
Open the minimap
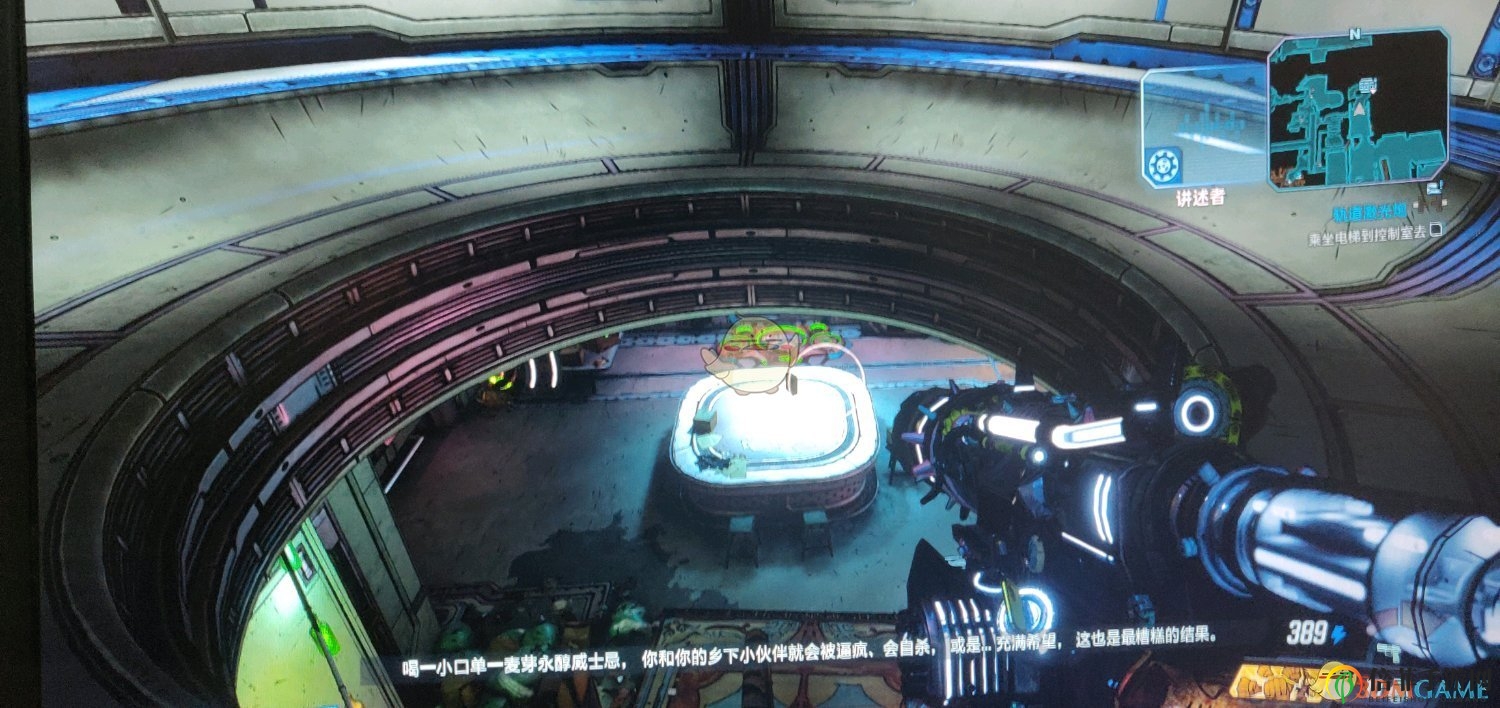pos(1359,108)
